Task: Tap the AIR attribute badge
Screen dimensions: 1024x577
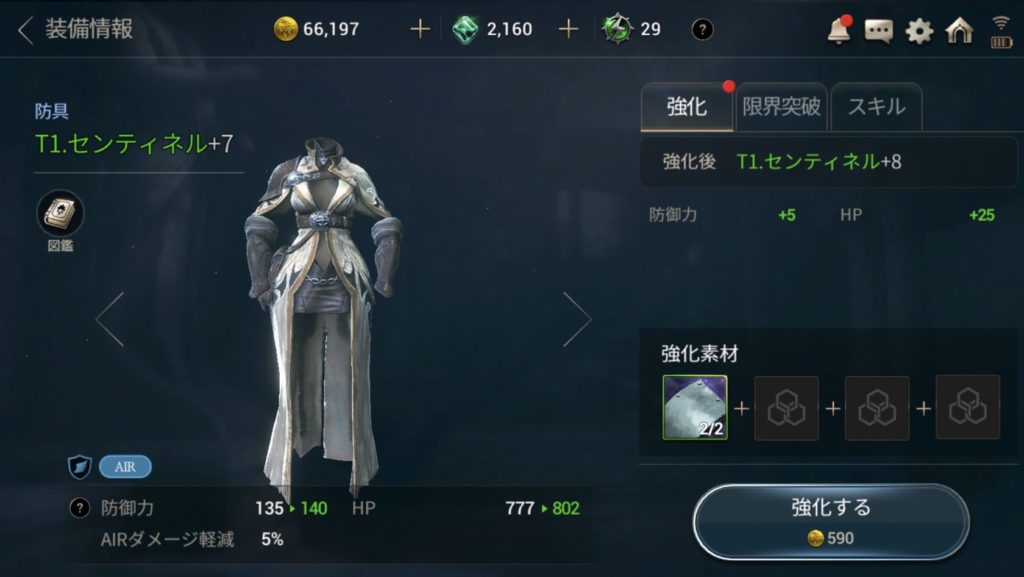Action: click(125, 466)
